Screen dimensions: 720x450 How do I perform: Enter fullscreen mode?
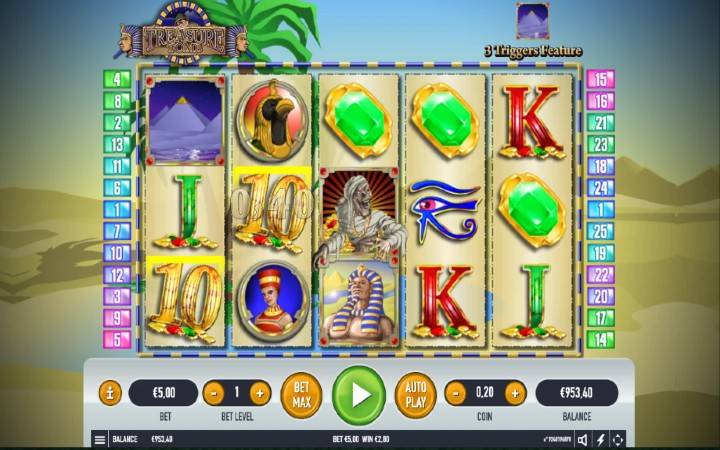[618, 439]
